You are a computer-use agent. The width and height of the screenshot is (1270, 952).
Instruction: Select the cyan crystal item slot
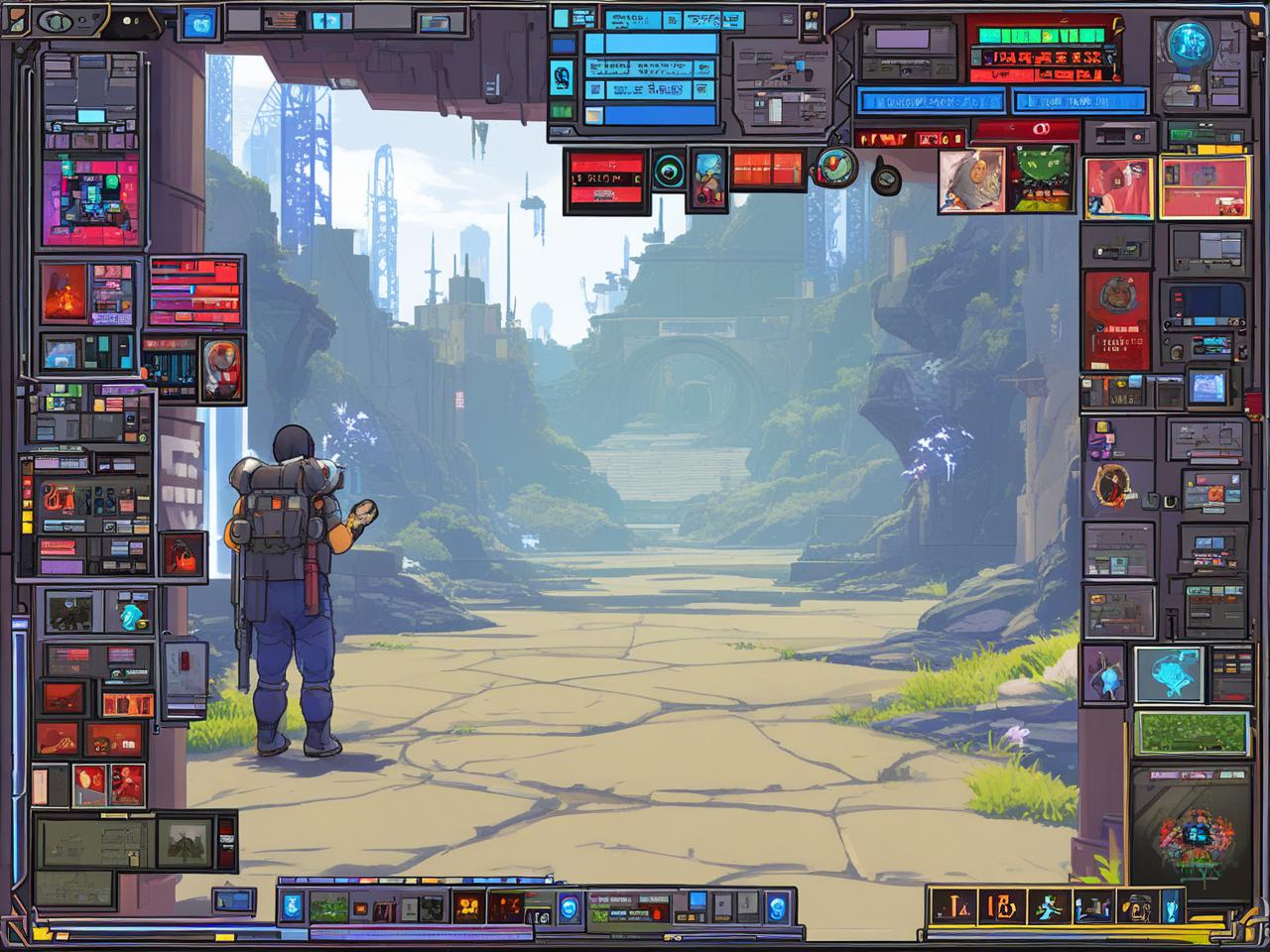(x=130, y=614)
